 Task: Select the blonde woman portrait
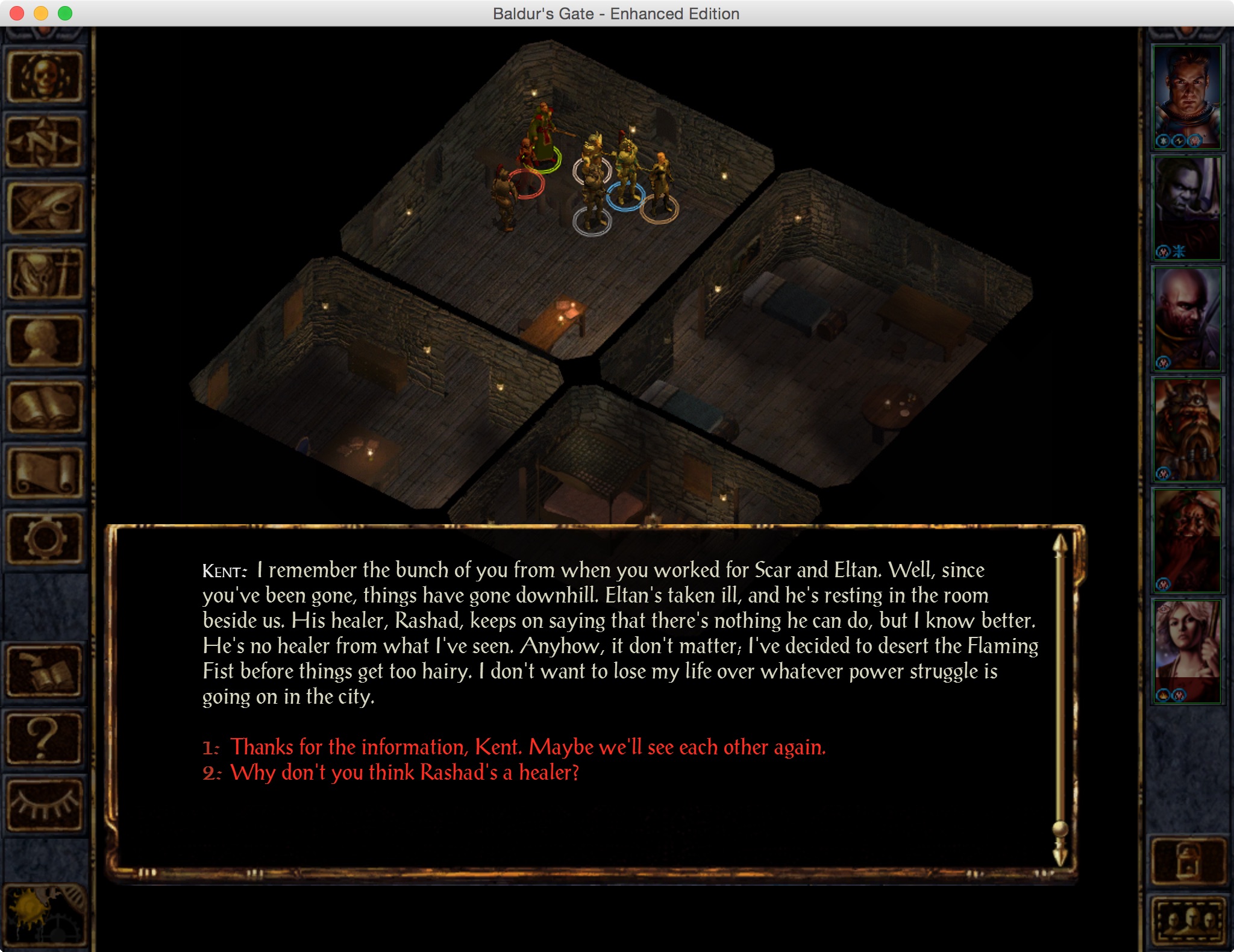coord(1186,651)
